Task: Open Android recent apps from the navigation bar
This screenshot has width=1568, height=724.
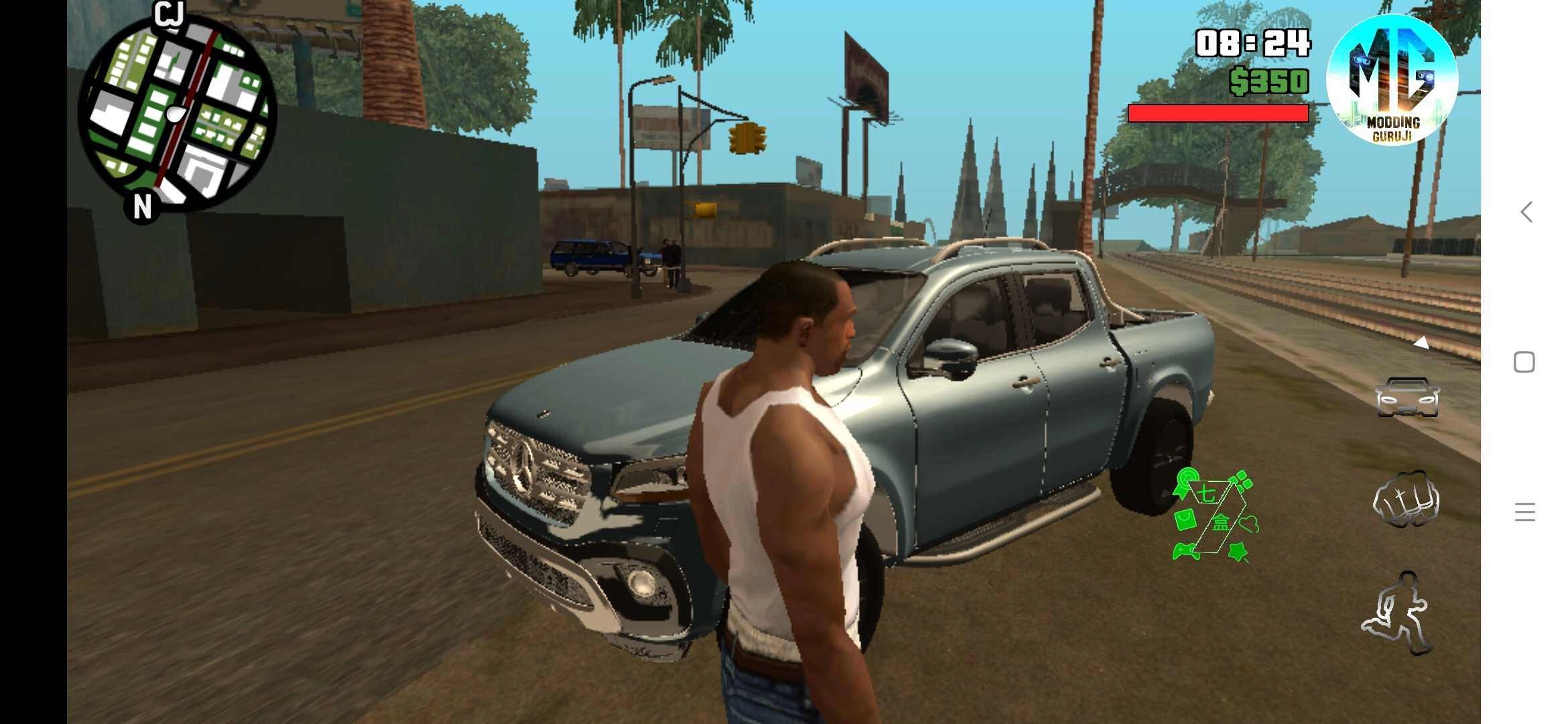Action: click(1524, 362)
